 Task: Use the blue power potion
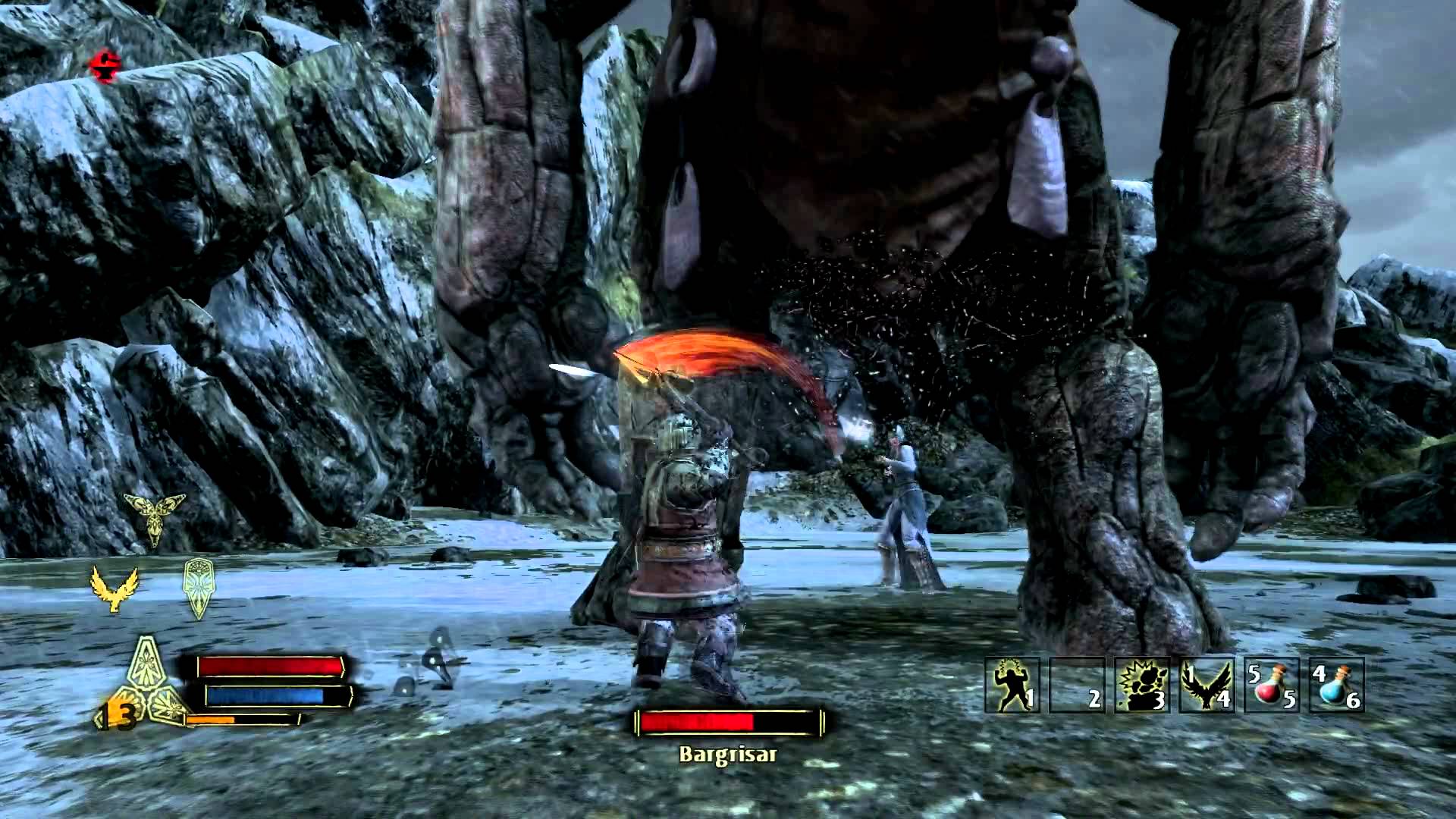[x=1336, y=685]
